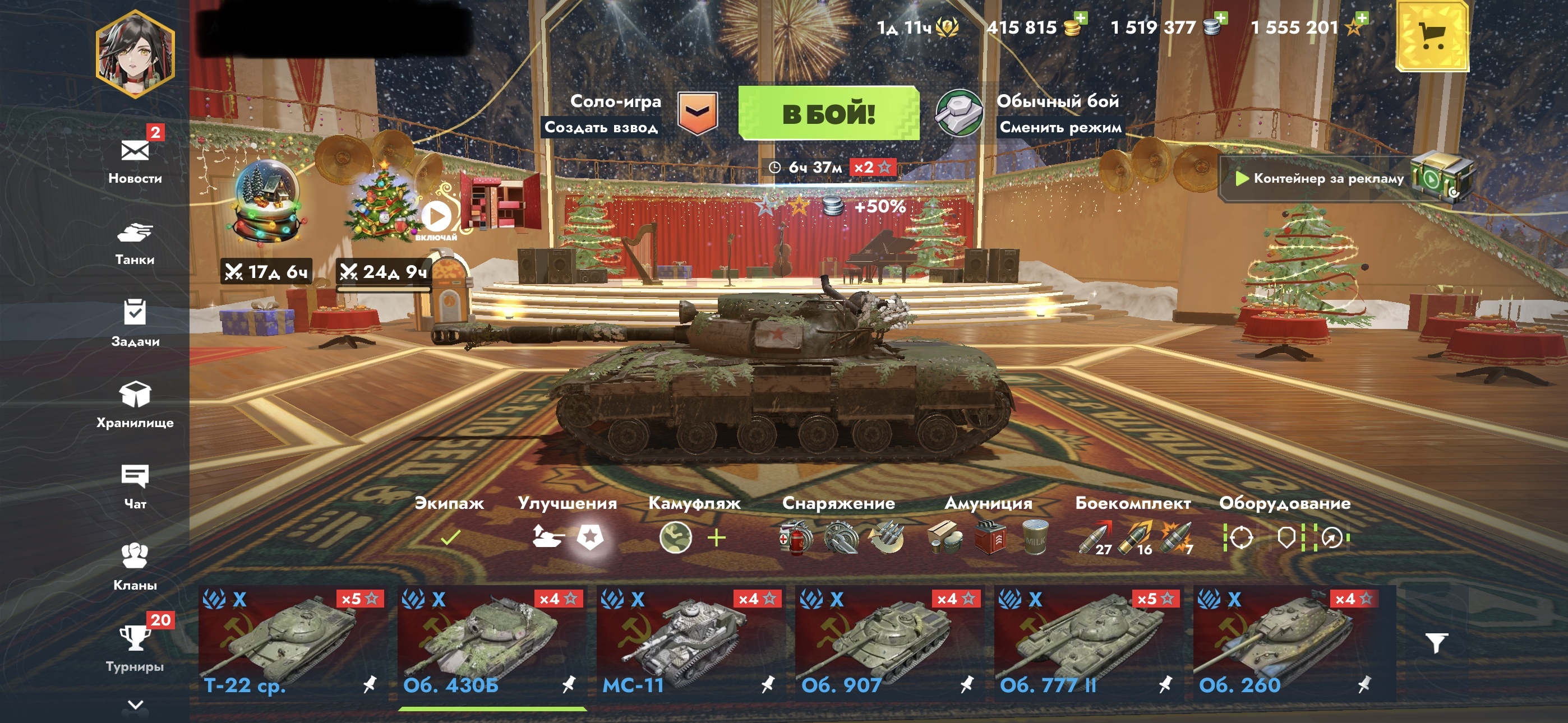The image size is (1568, 723).
Task: Open the Кланы clans menu
Action: pyautogui.click(x=135, y=566)
